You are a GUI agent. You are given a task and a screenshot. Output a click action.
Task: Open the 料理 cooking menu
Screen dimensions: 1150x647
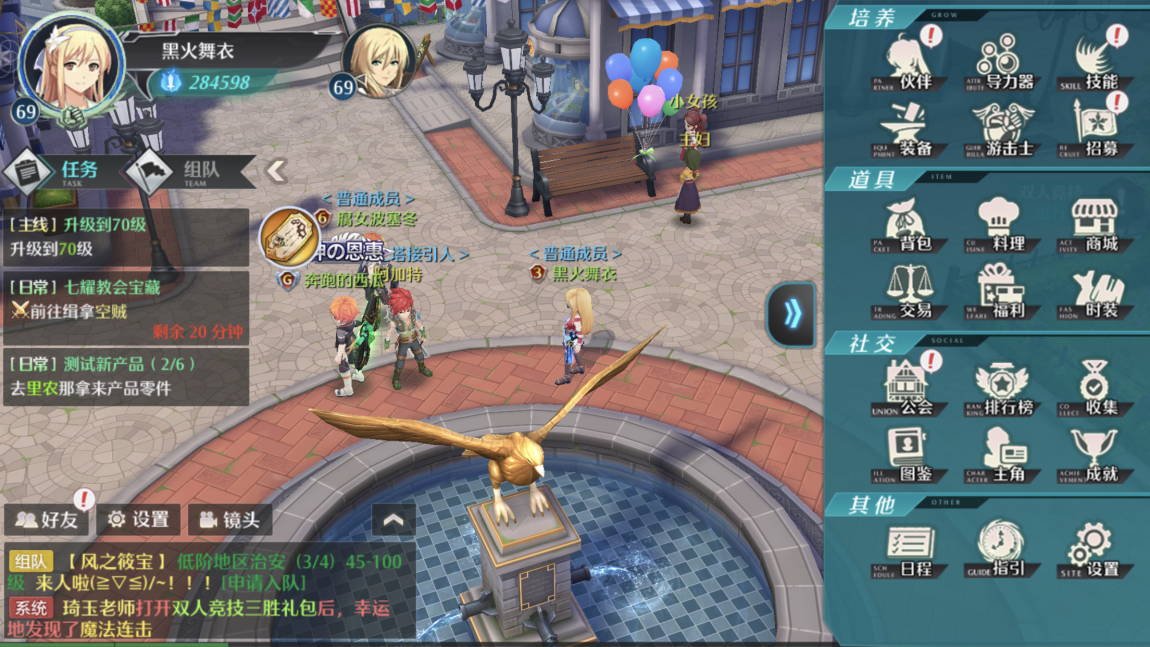[x=1003, y=225]
